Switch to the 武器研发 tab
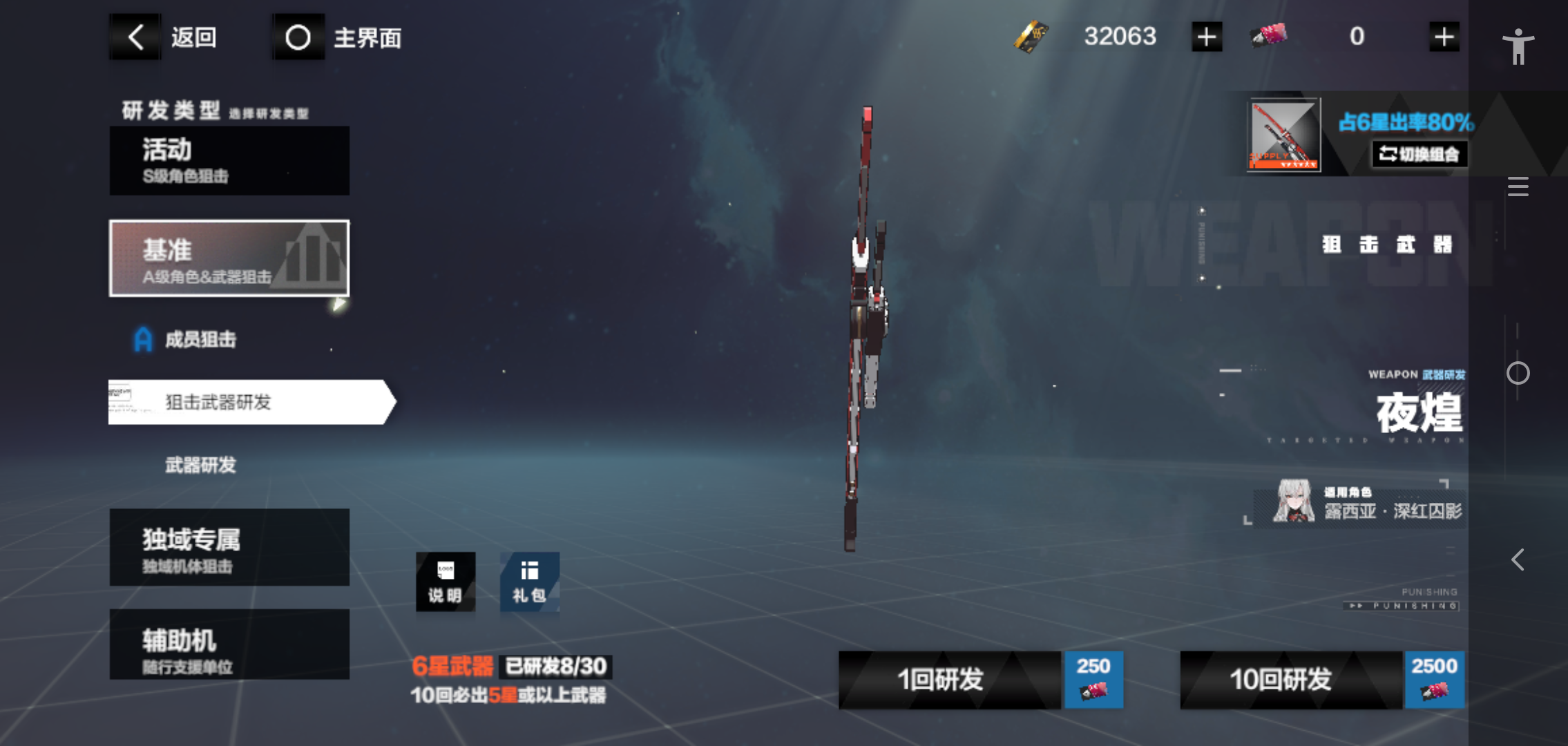Viewport: 1568px width, 746px height. coord(202,465)
